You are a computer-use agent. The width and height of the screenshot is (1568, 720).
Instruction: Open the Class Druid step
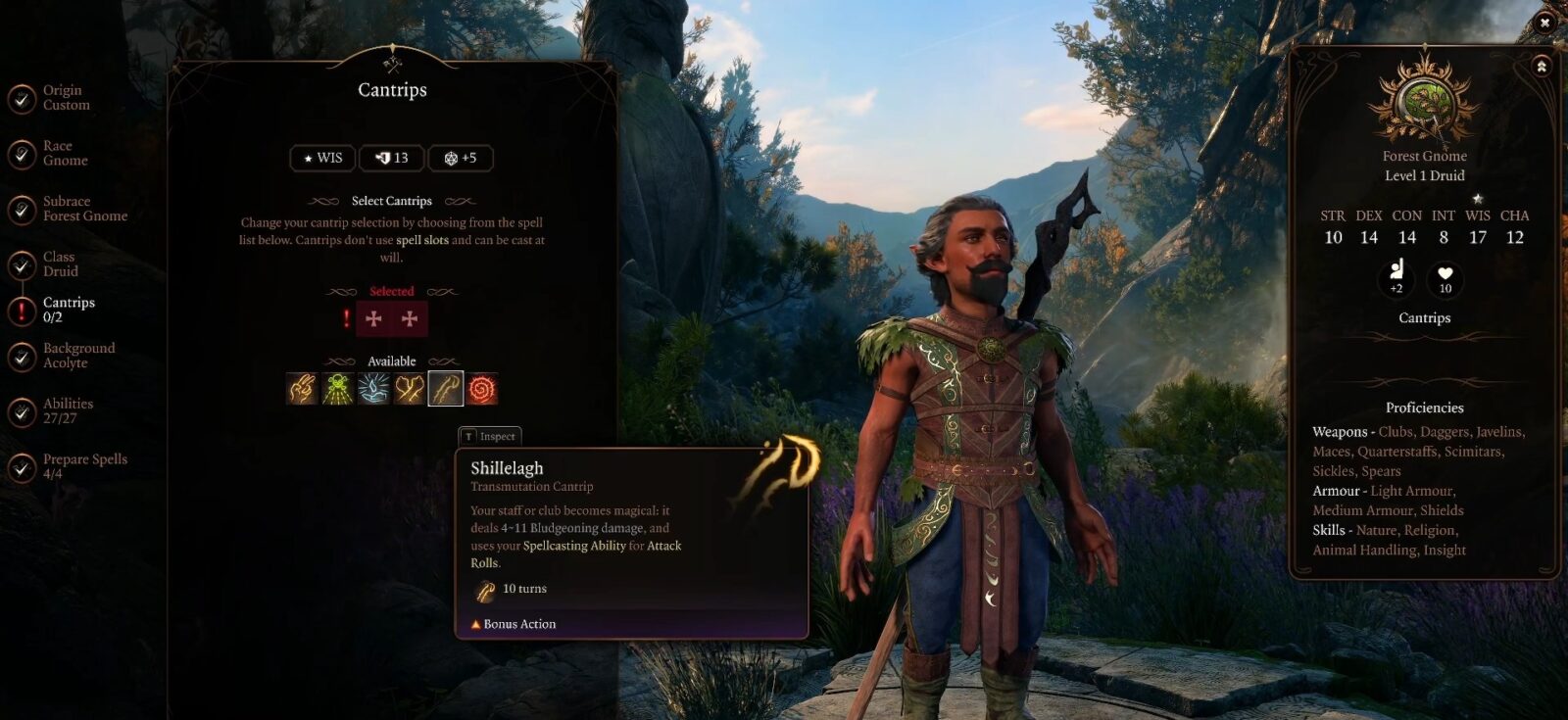(x=59, y=264)
